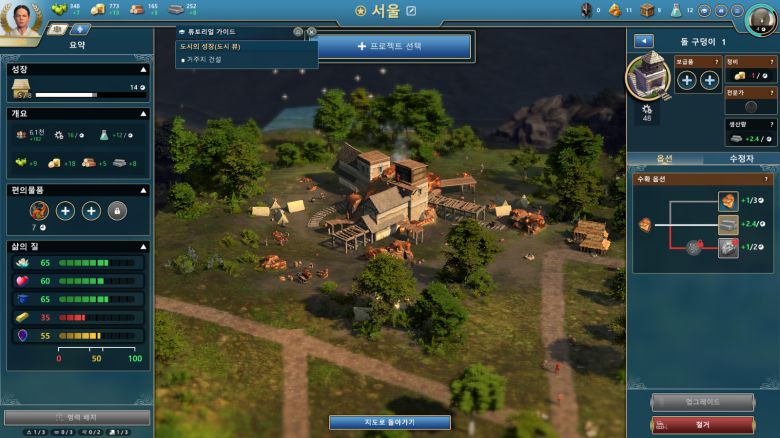Rename the city with the edit icon
The width and height of the screenshot is (780, 438).
411,11
